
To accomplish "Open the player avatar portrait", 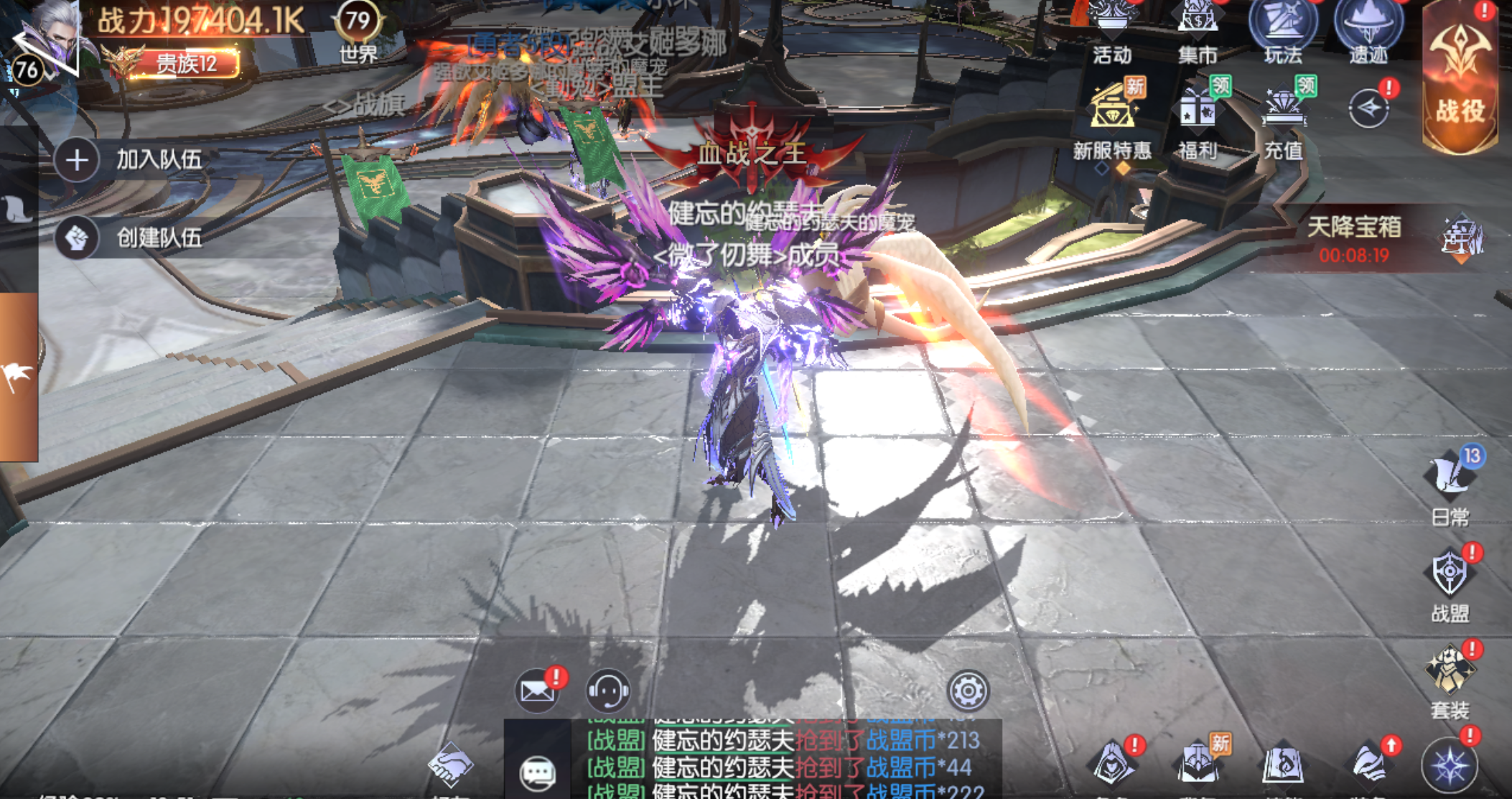I will click(x=50, y=39).
